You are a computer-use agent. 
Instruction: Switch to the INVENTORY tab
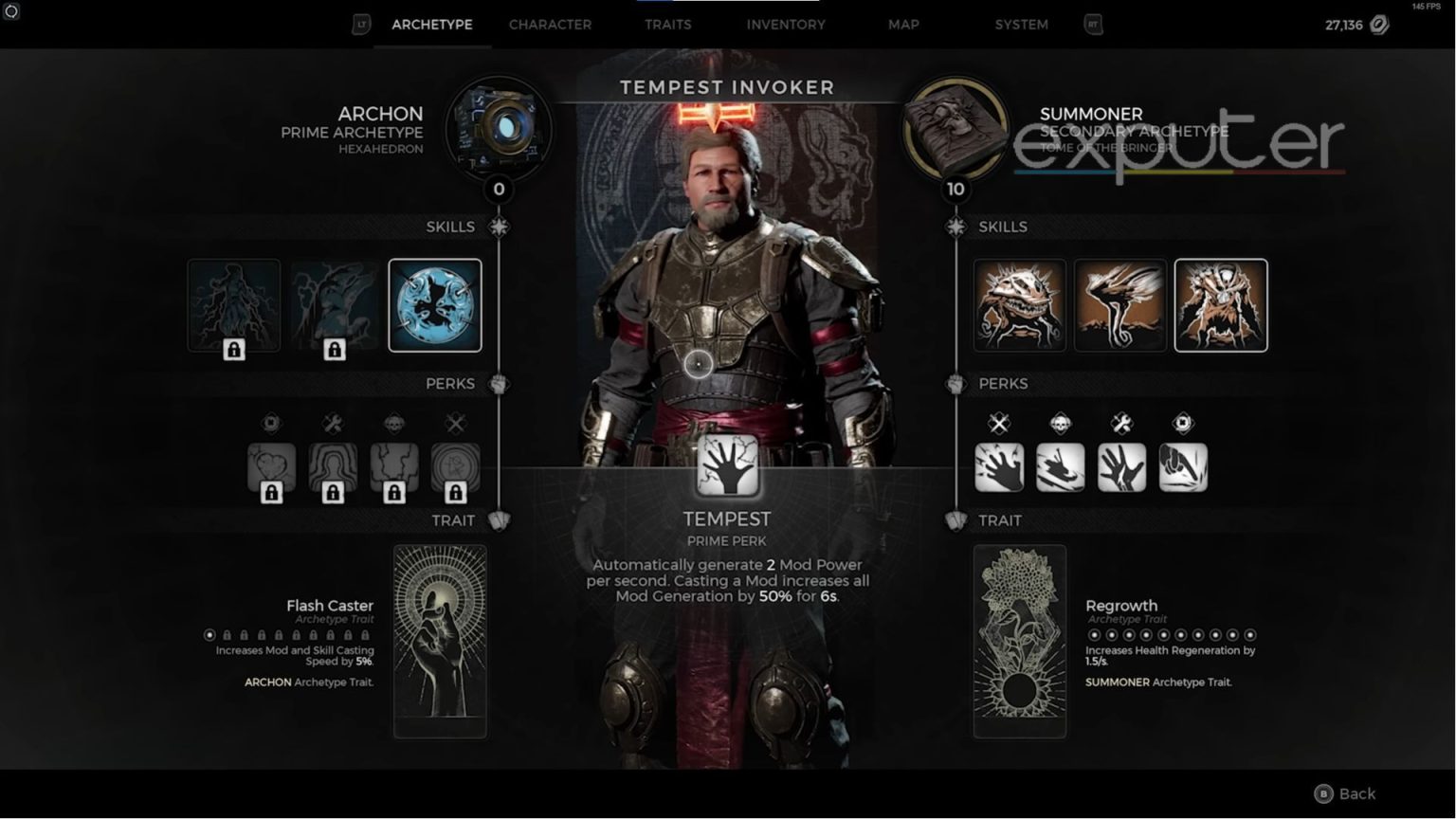click(x=785, y=25)
